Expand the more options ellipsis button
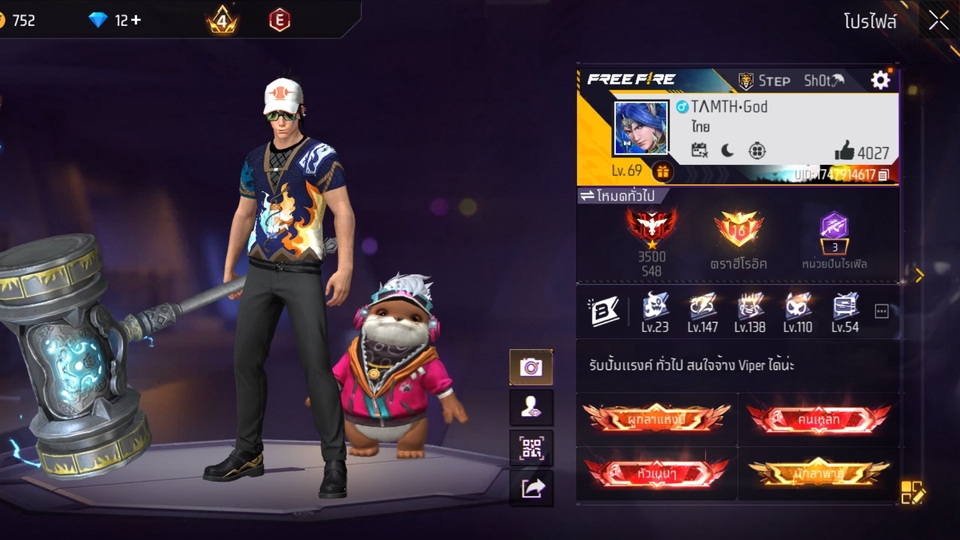 pos(881,311)
